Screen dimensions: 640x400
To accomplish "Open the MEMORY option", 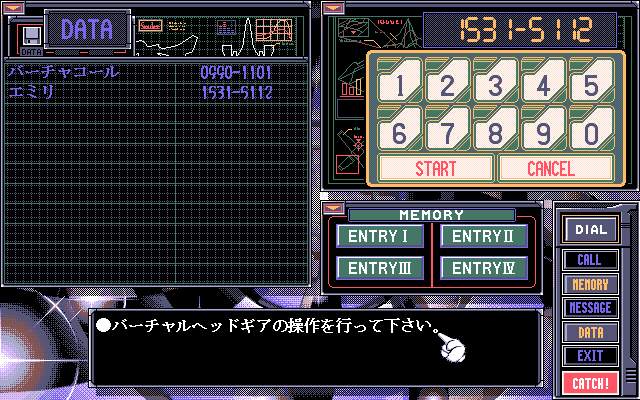I will 590,284.
